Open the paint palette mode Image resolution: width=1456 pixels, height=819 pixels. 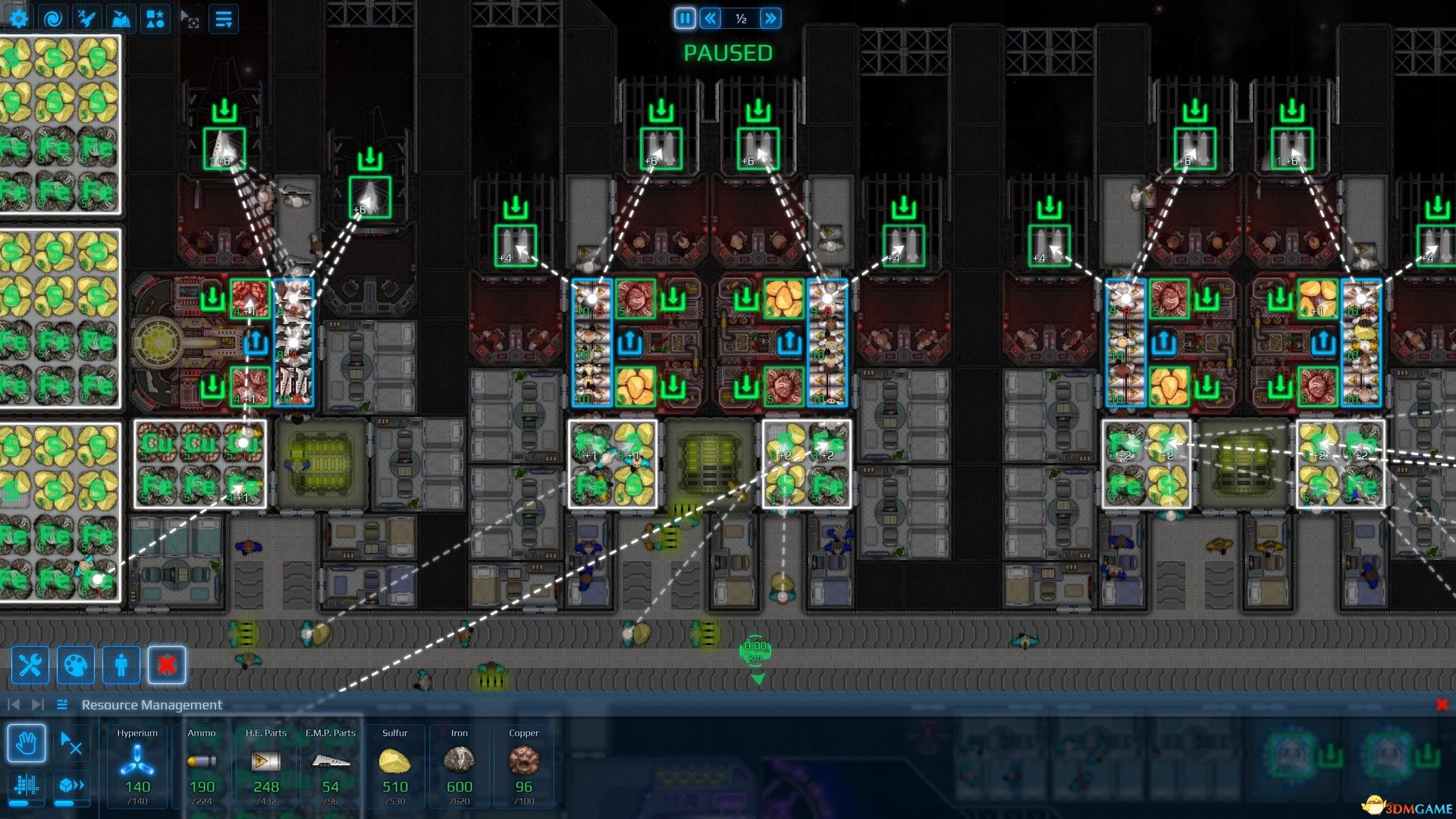click(x=76, y=666)
